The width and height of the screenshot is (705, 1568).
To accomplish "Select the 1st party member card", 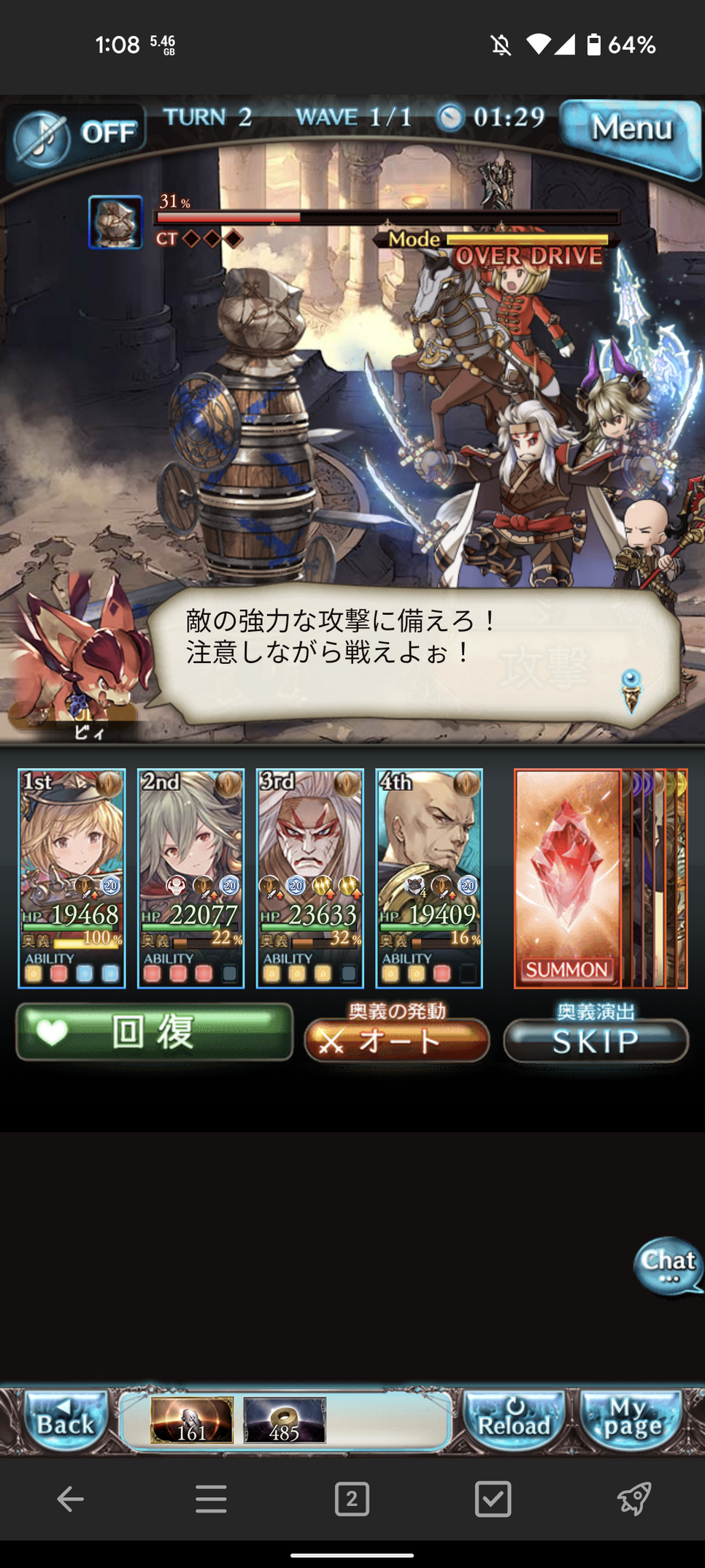I will (x=72, y=878).
